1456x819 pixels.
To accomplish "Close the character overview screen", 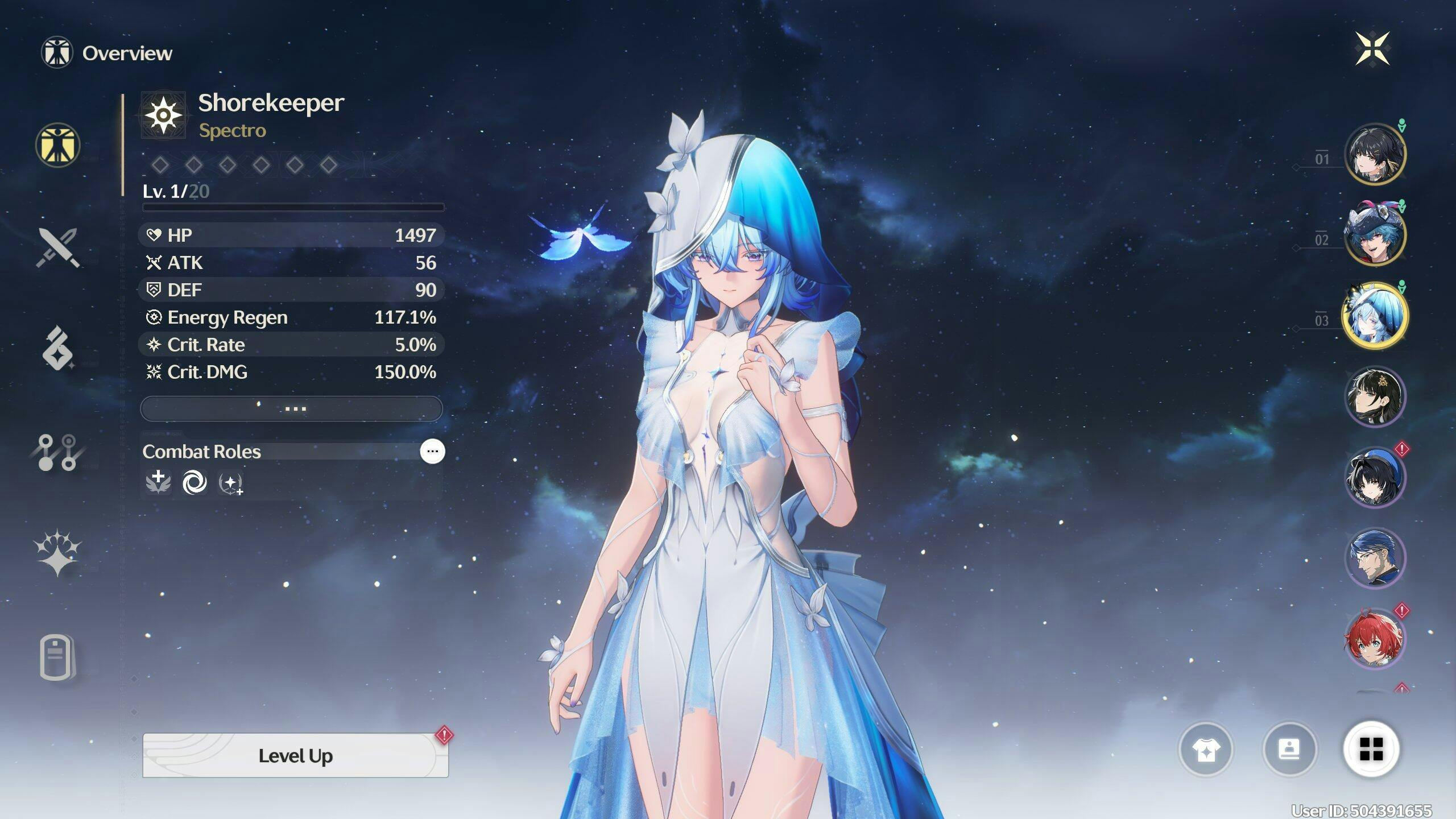I will coord(1372,48).
